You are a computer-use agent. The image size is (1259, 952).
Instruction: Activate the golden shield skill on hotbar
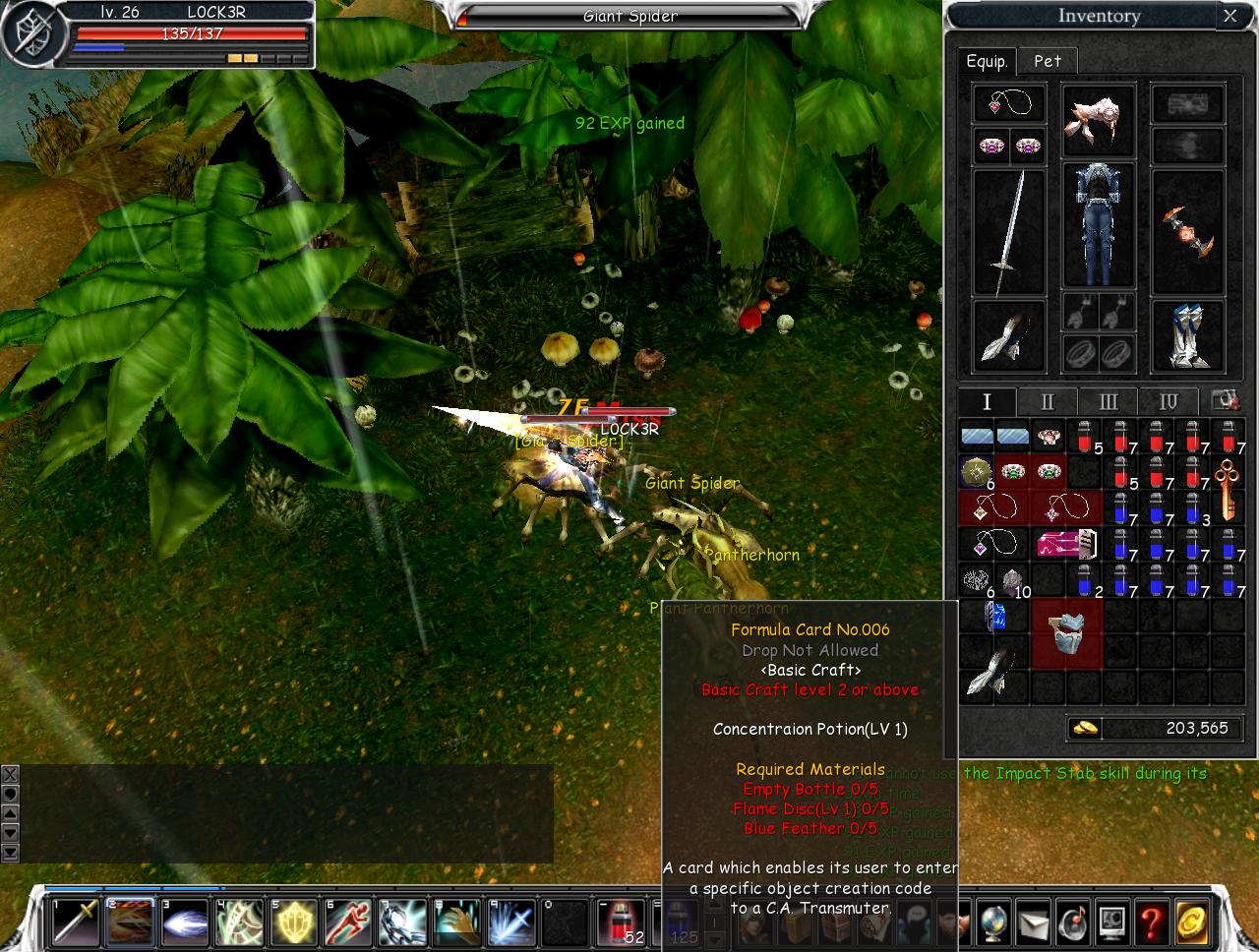(x=293, y=922)
